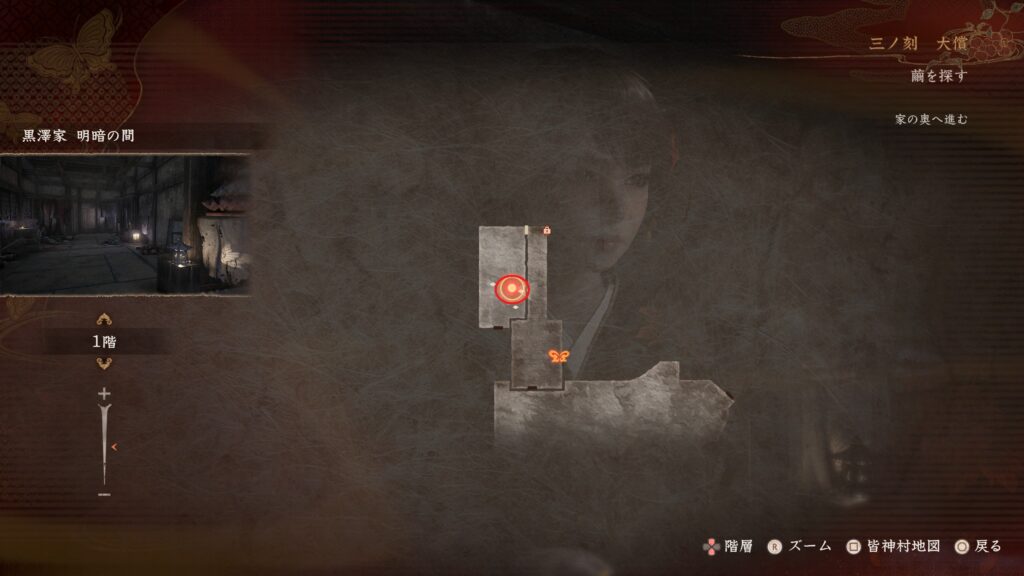Click the 戻る back option
The image size is (1024, 576).
[x=978, y=546]
